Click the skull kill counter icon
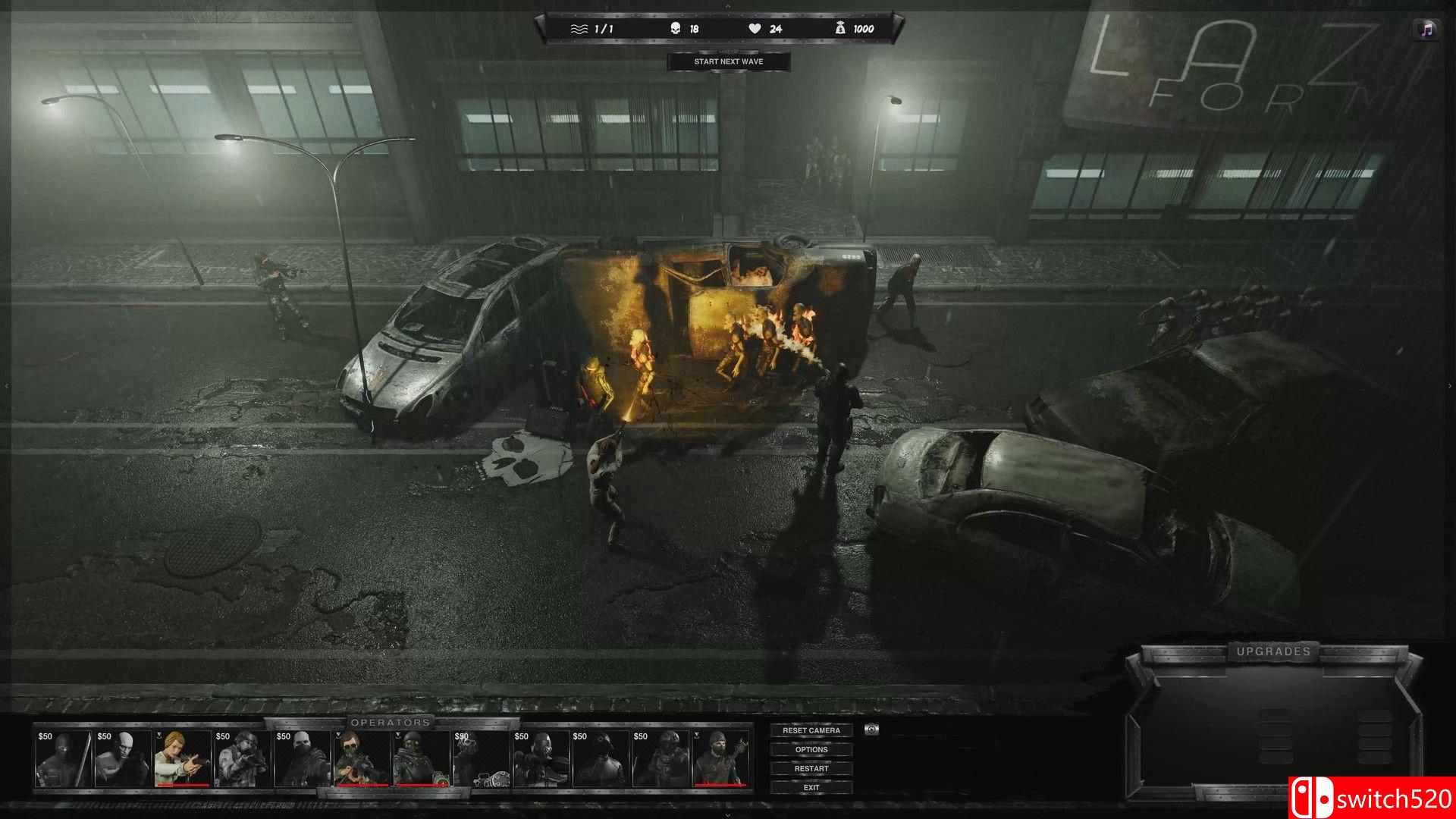This screenshot has width=1456, height=819. [675, 28]
